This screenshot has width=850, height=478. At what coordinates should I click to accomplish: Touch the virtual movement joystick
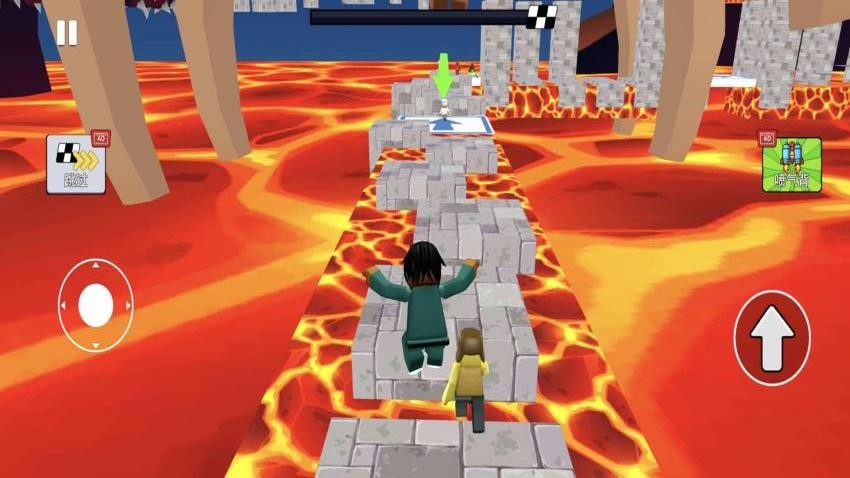95,305
